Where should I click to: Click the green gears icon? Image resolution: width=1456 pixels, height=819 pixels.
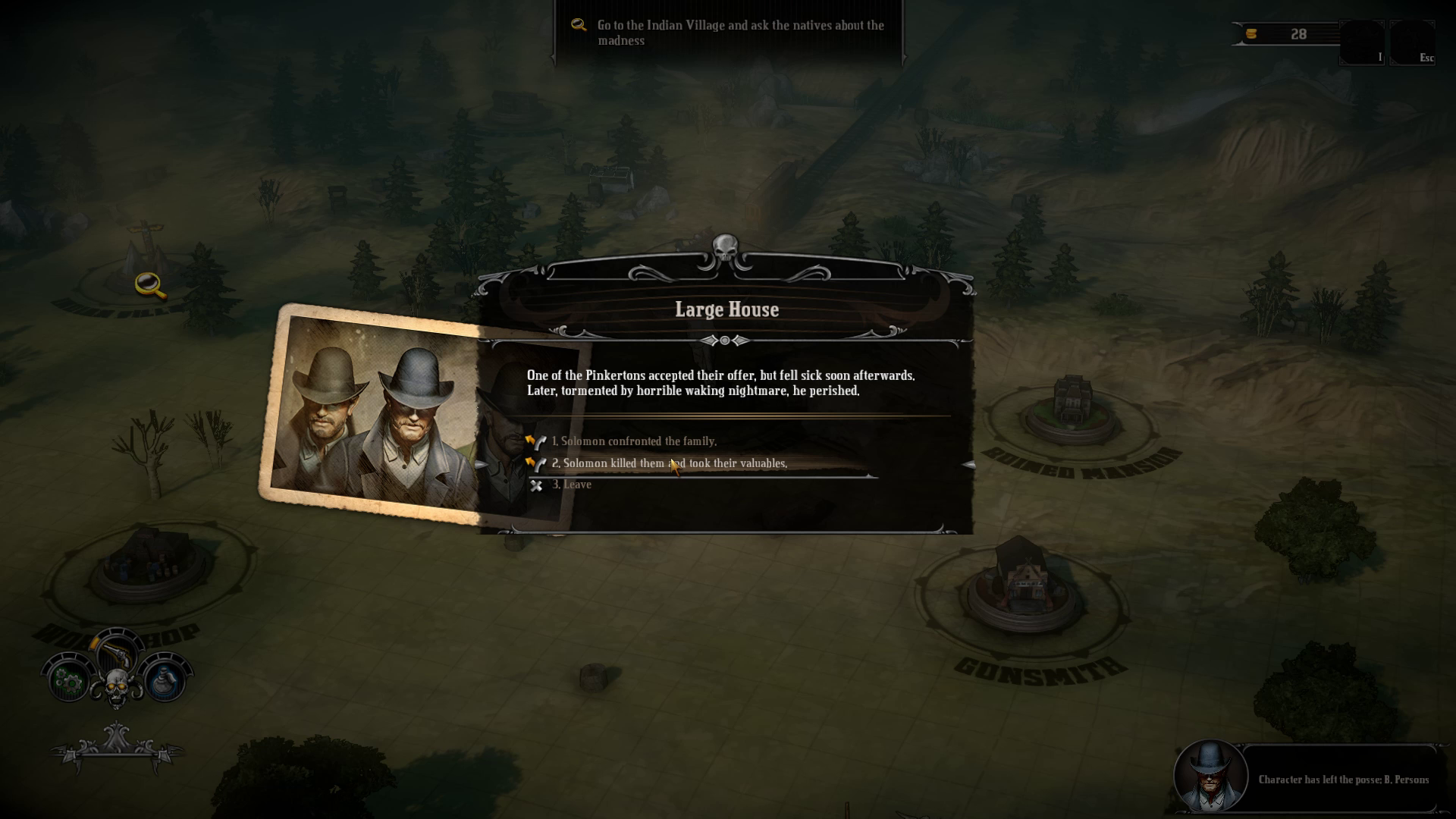pos(70,681)
